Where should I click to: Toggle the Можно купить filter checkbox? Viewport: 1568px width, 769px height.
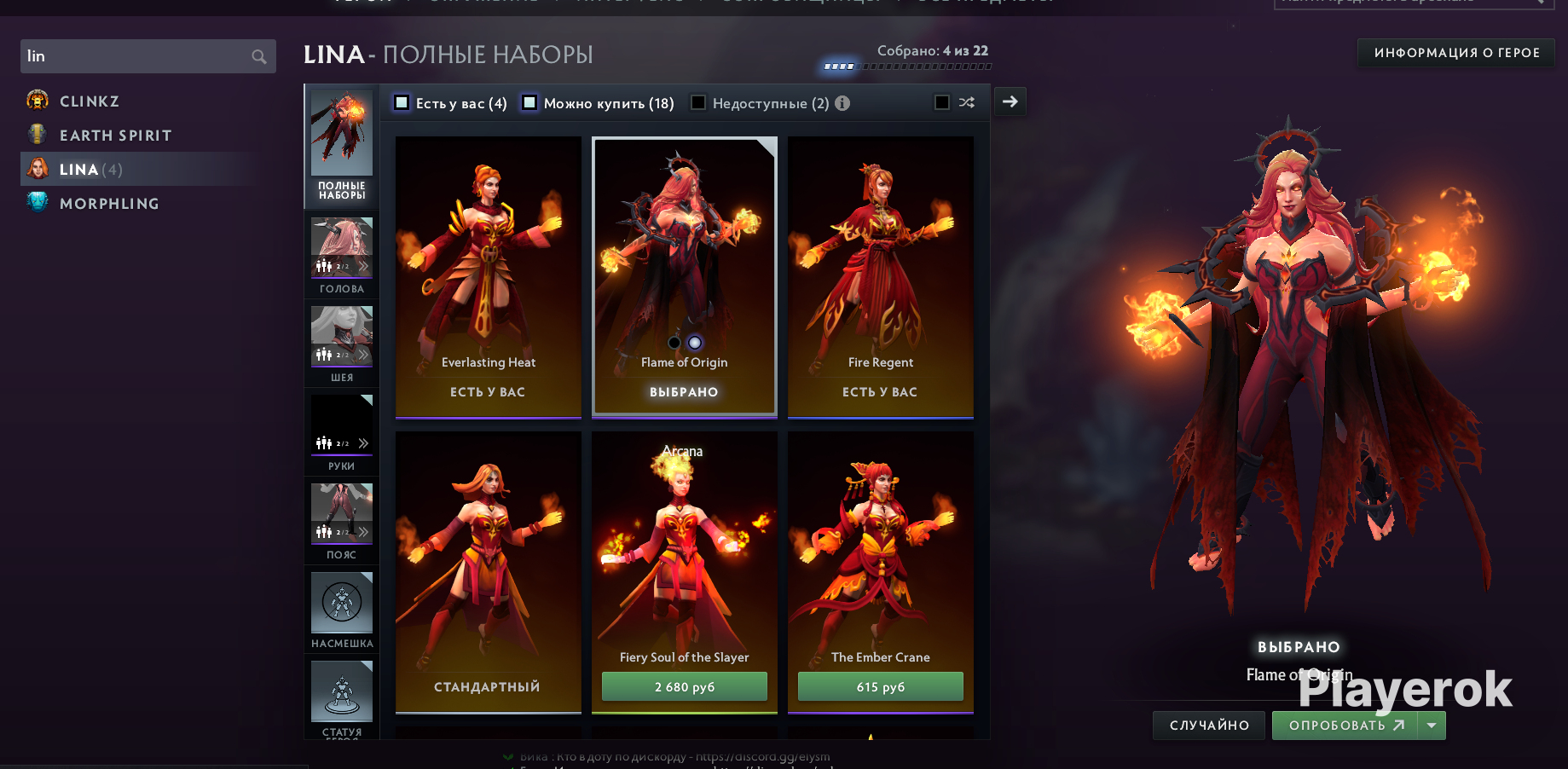(529, 103)
